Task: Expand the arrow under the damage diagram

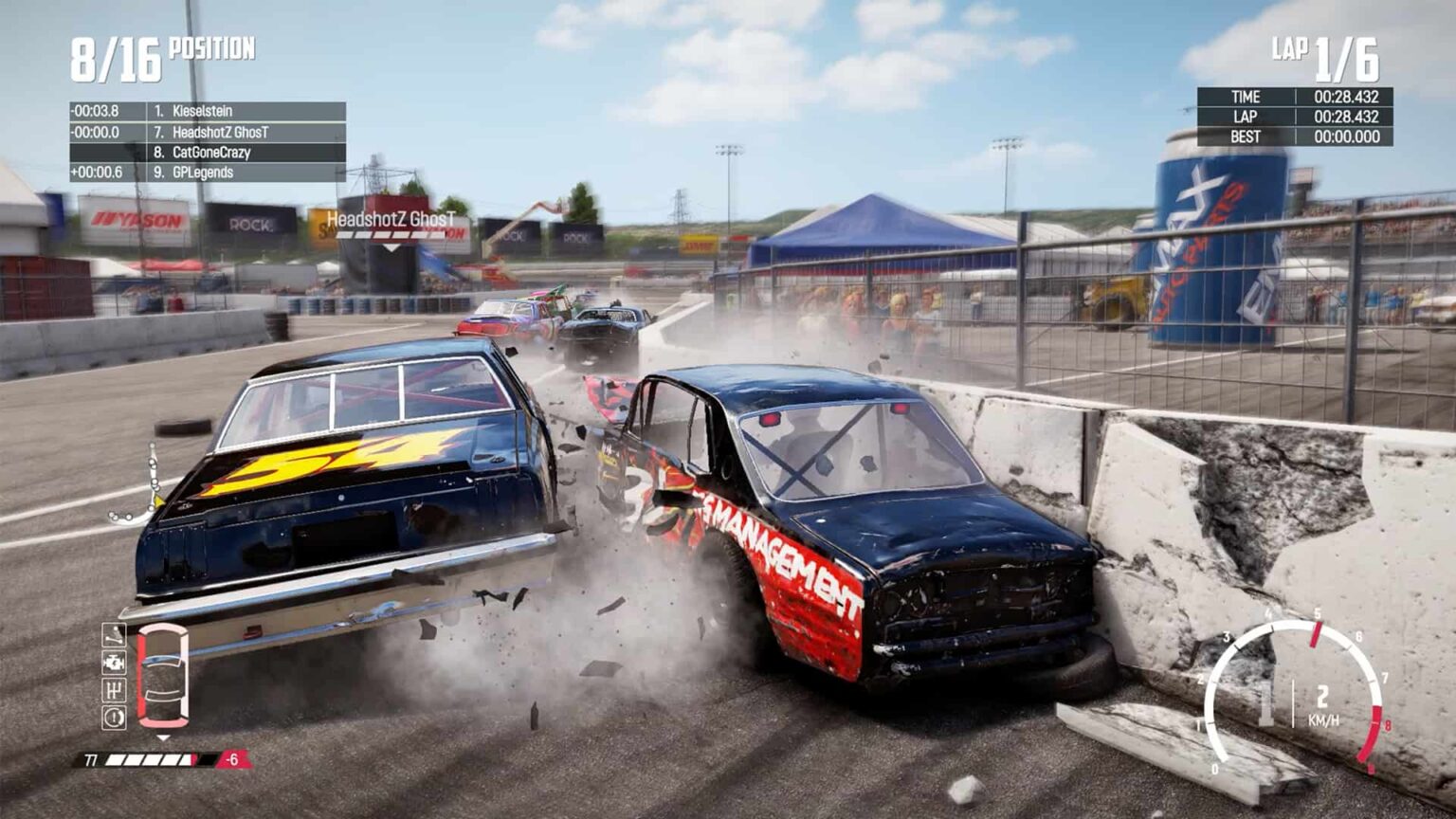Action: (163, 737)
